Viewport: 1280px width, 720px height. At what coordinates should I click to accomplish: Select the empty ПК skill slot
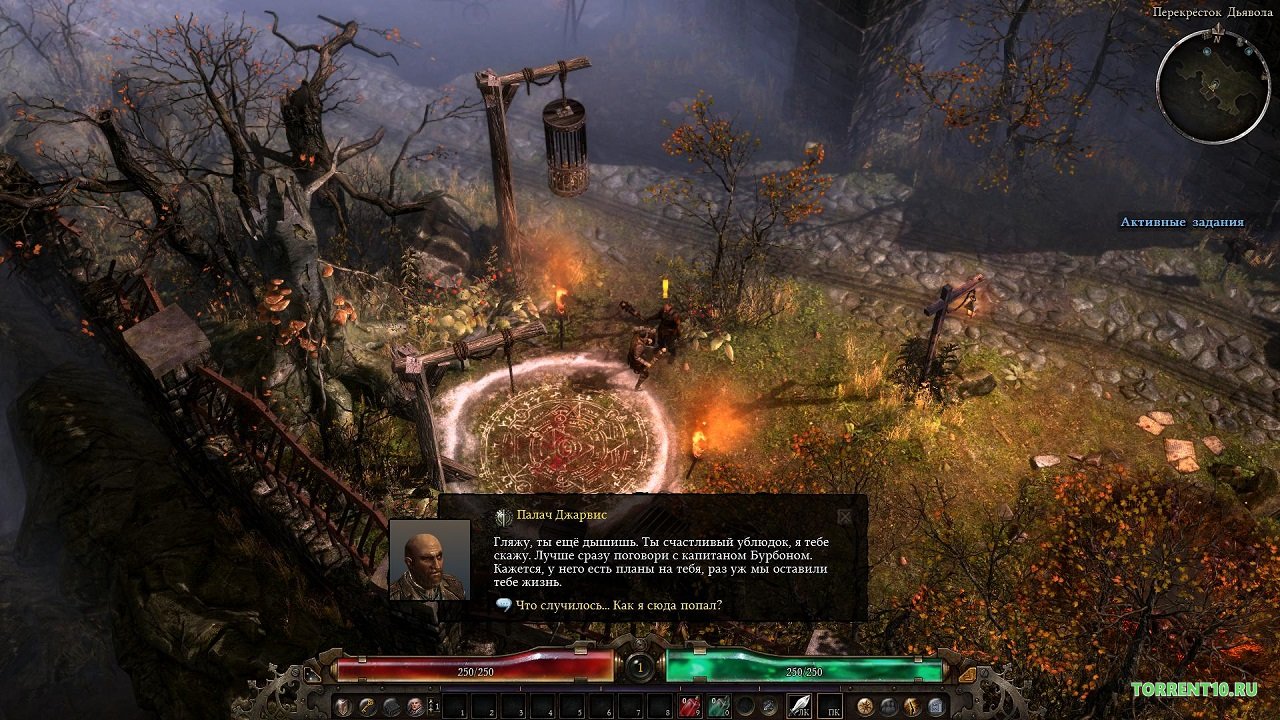pyautogui.click(x=830, y=707)
